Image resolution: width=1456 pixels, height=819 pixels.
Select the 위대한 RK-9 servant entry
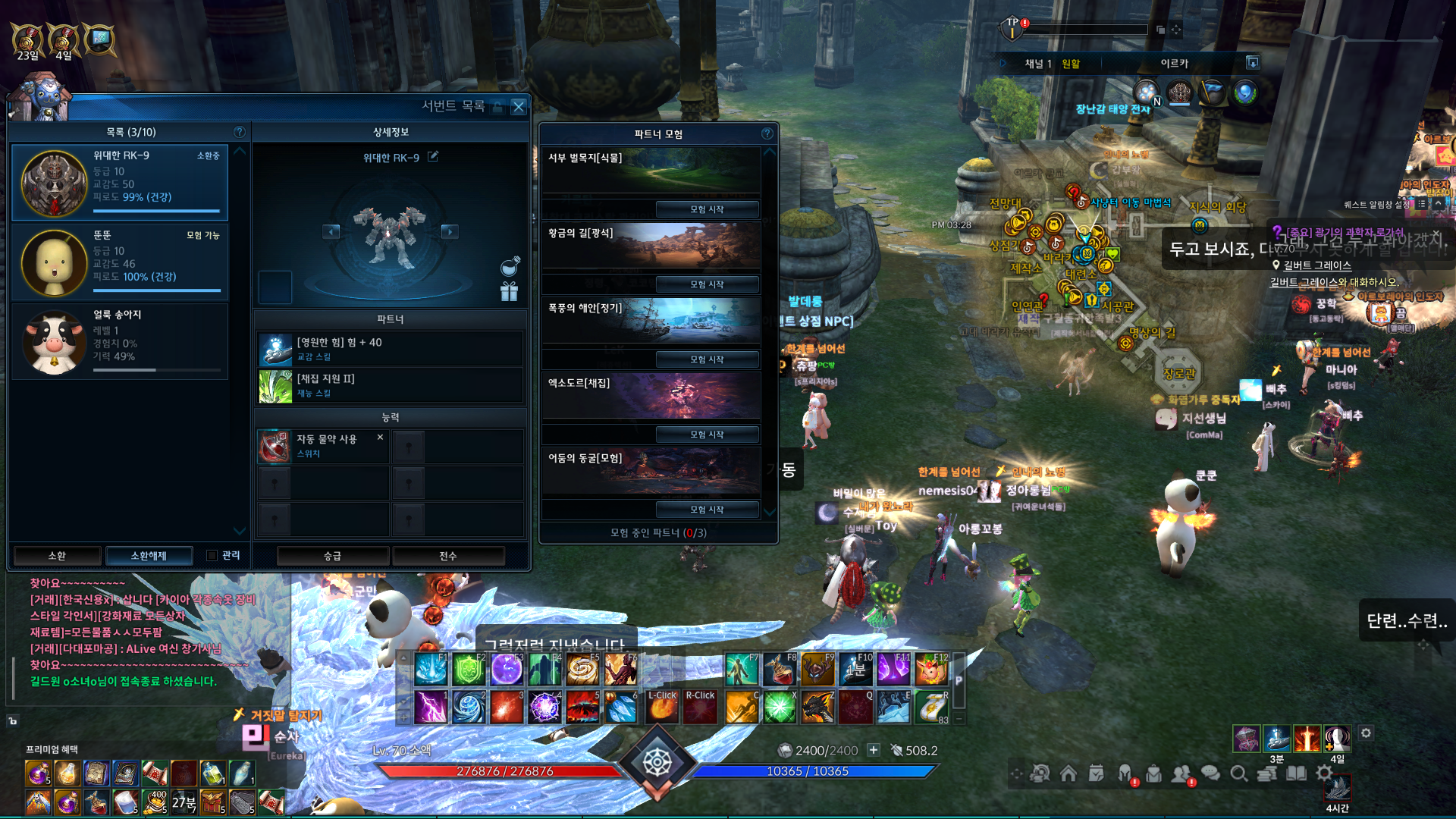[121, 182]
